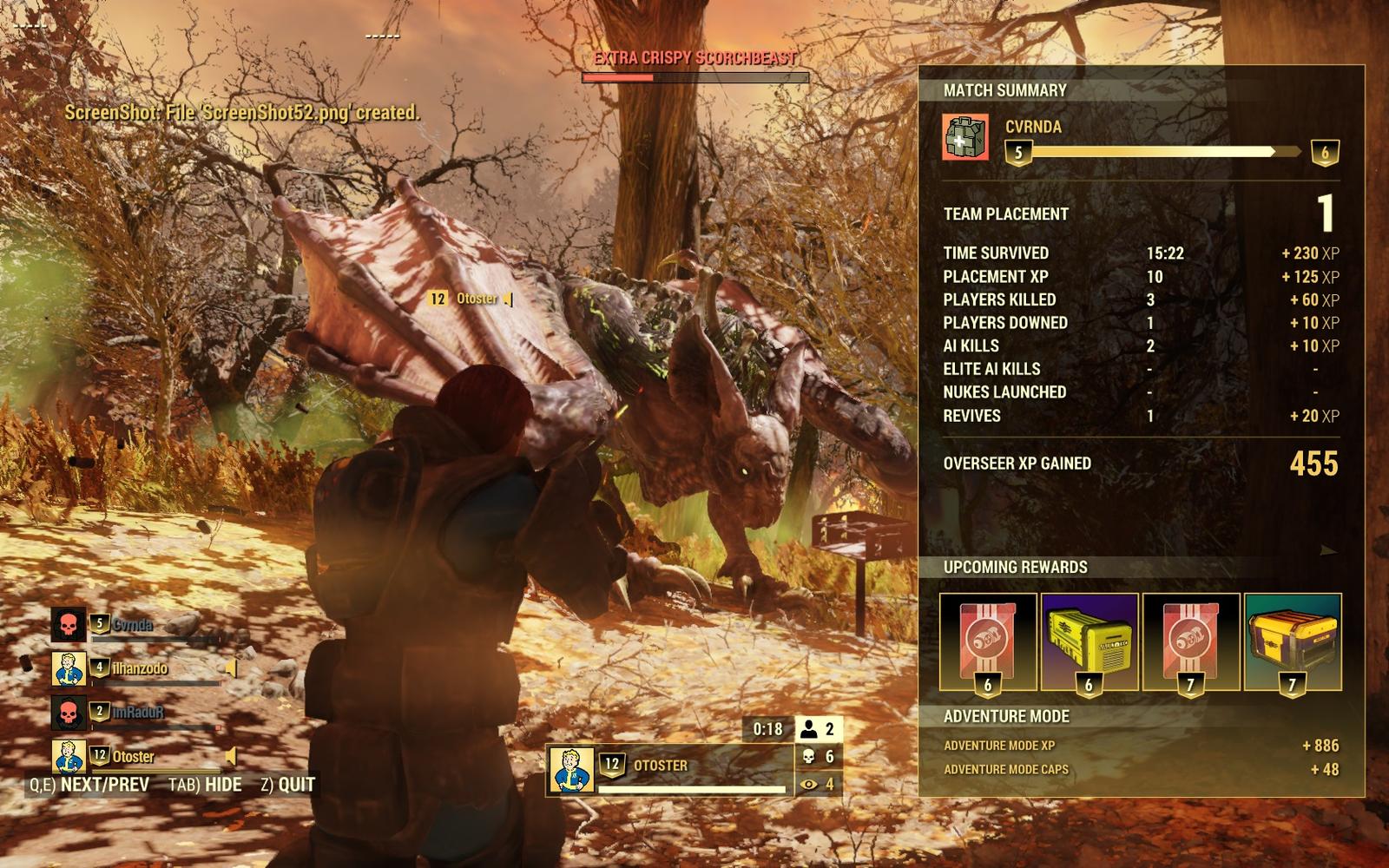Viewport: 1389px width, 868px height.
Task: Click the level 7 perk card pack reward
Action: [1191, 642]
